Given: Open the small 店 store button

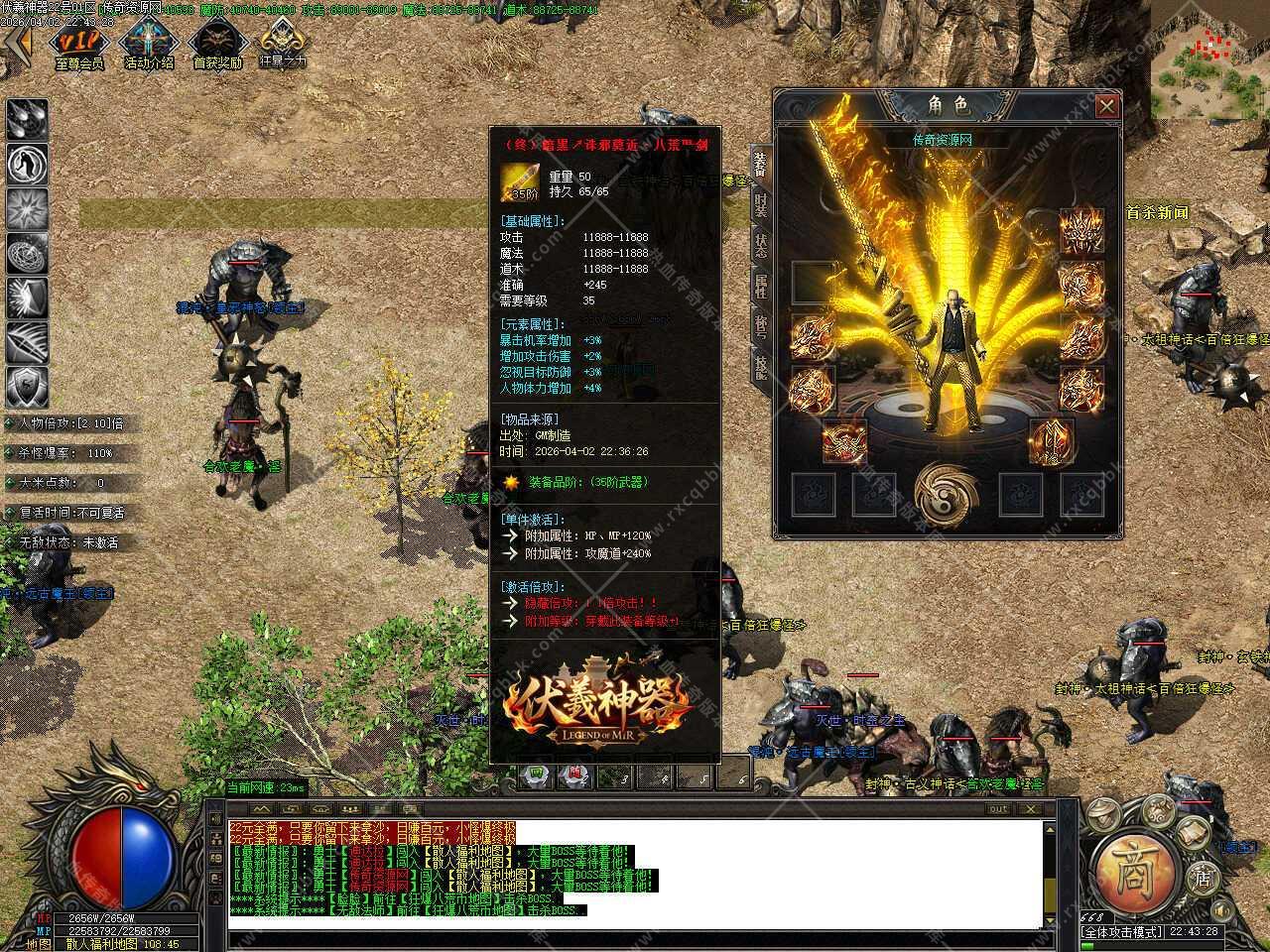Looking at the screenshot, I should (1202, 878).
